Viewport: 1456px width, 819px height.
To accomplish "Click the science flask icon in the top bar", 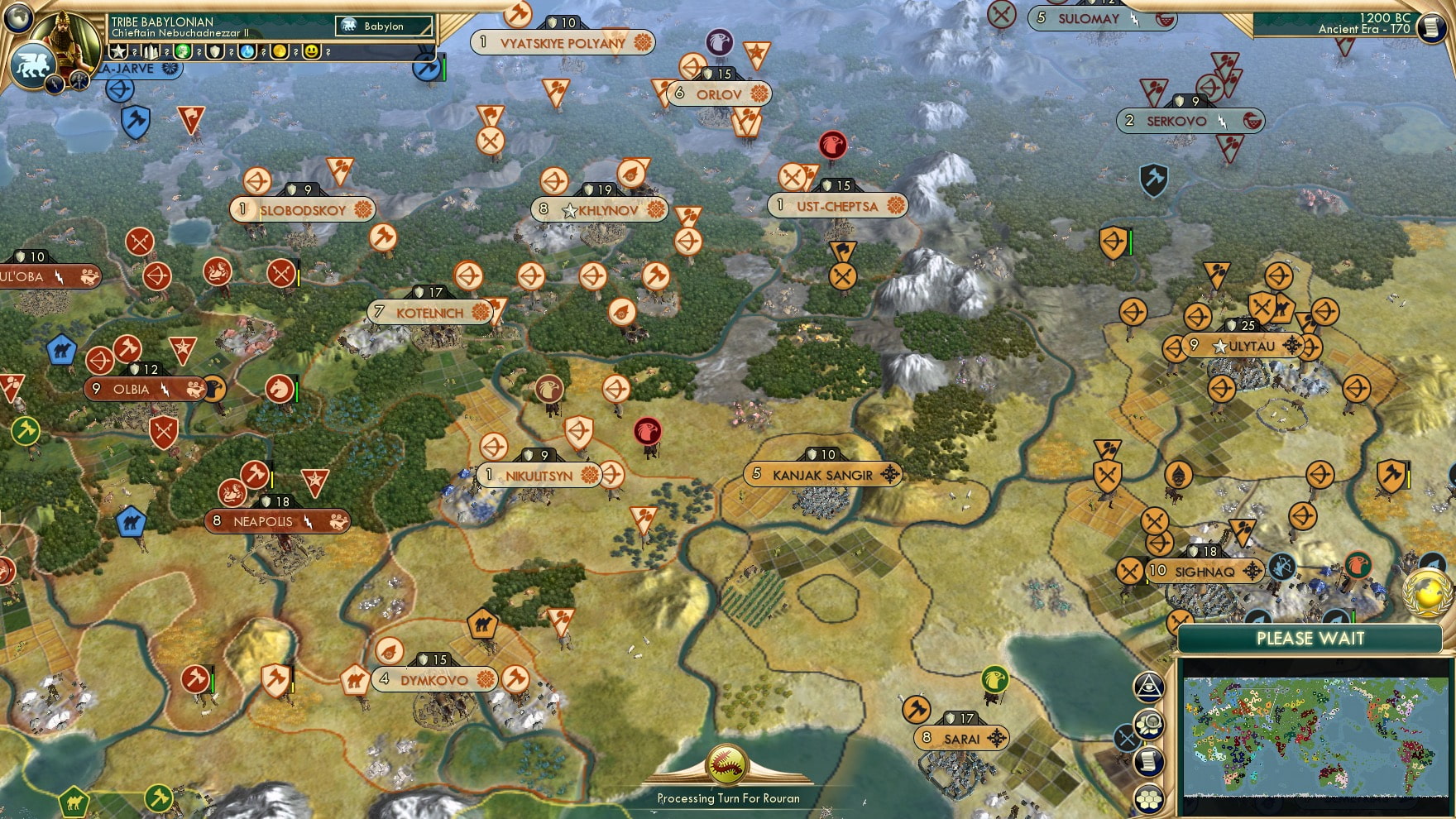I will [248, 52].
